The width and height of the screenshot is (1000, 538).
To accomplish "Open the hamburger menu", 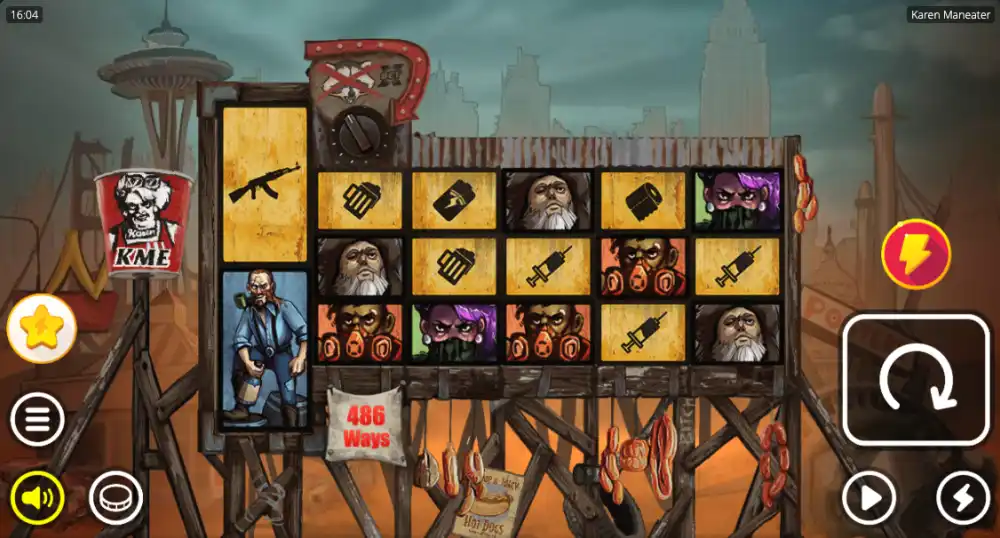I will click(x=37, y=420).
